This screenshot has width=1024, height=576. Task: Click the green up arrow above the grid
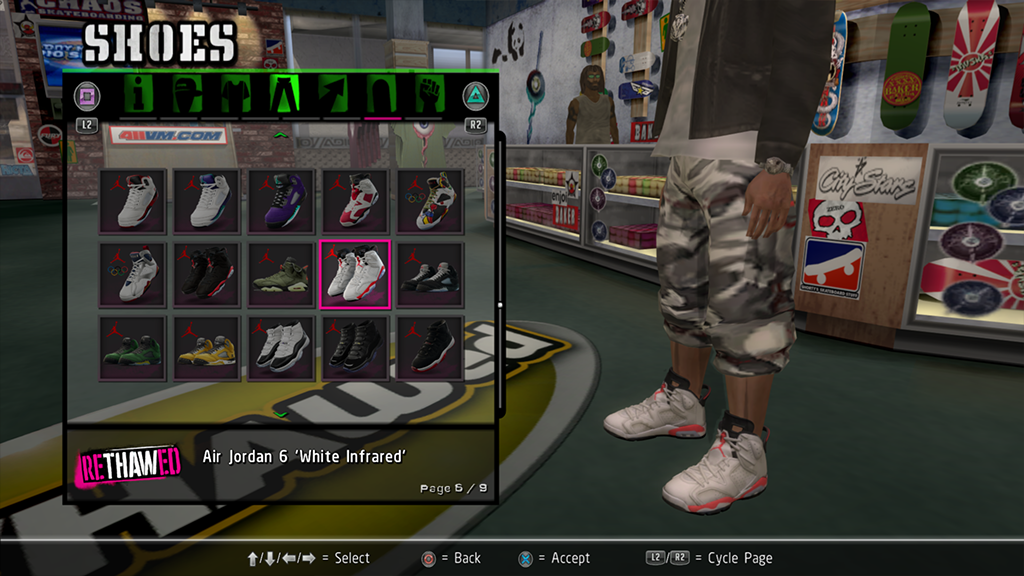(x=281, y=135)
